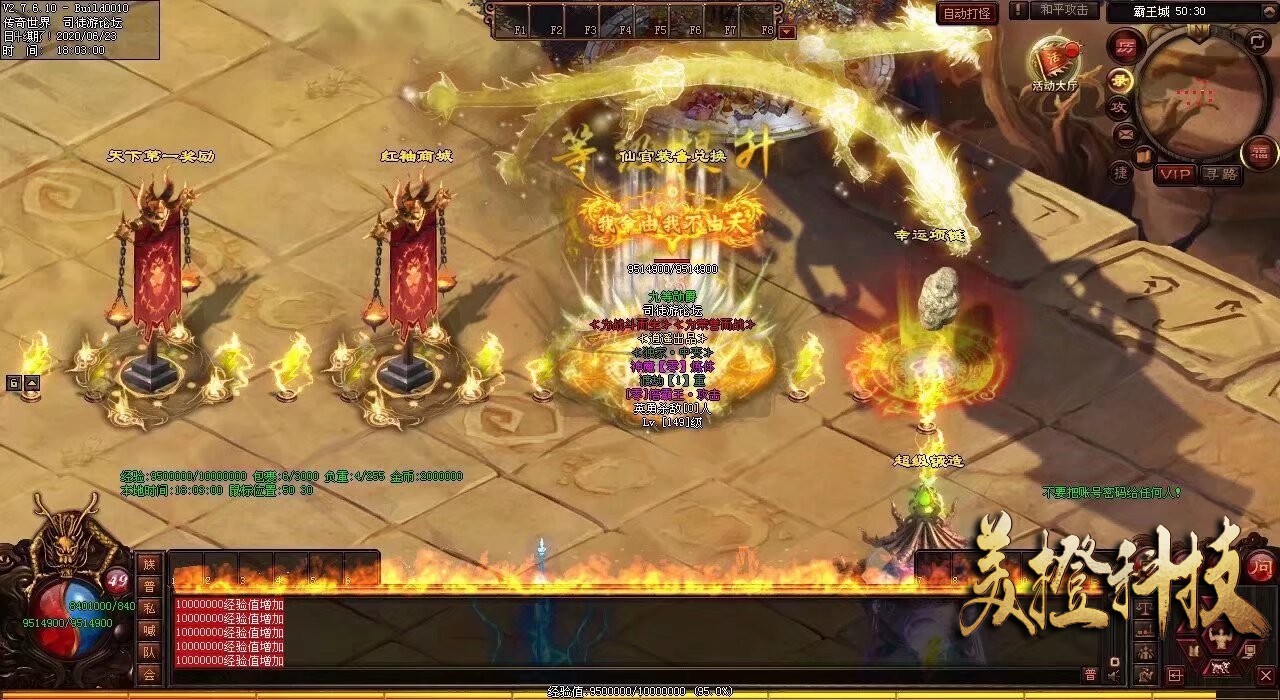The height and width of the screenshot is (700, 1280).
Task: Switch the 和平攻击 attack mode
Action: coord(1063,10)
